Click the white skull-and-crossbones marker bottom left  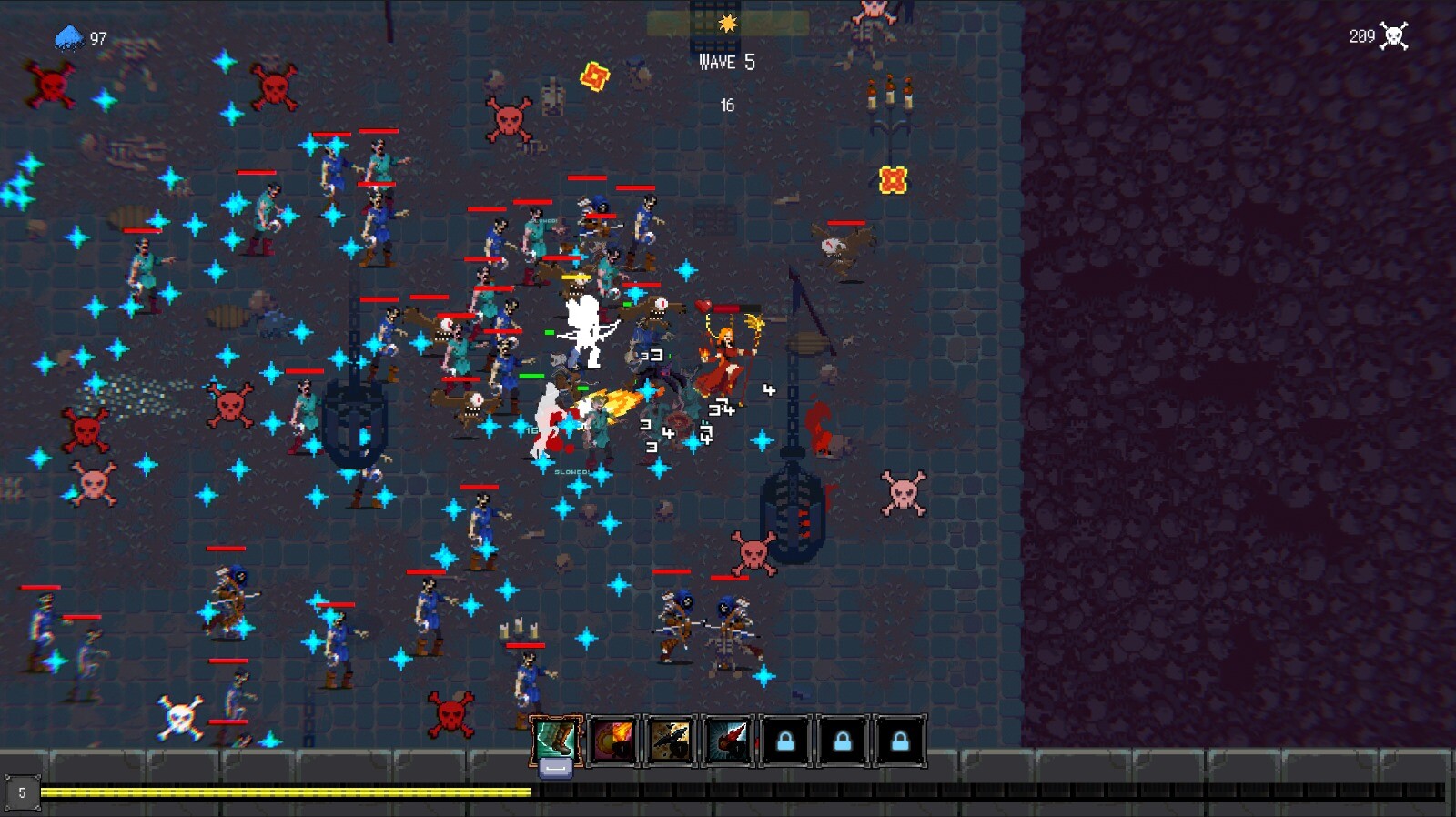(x=179, y=714)
